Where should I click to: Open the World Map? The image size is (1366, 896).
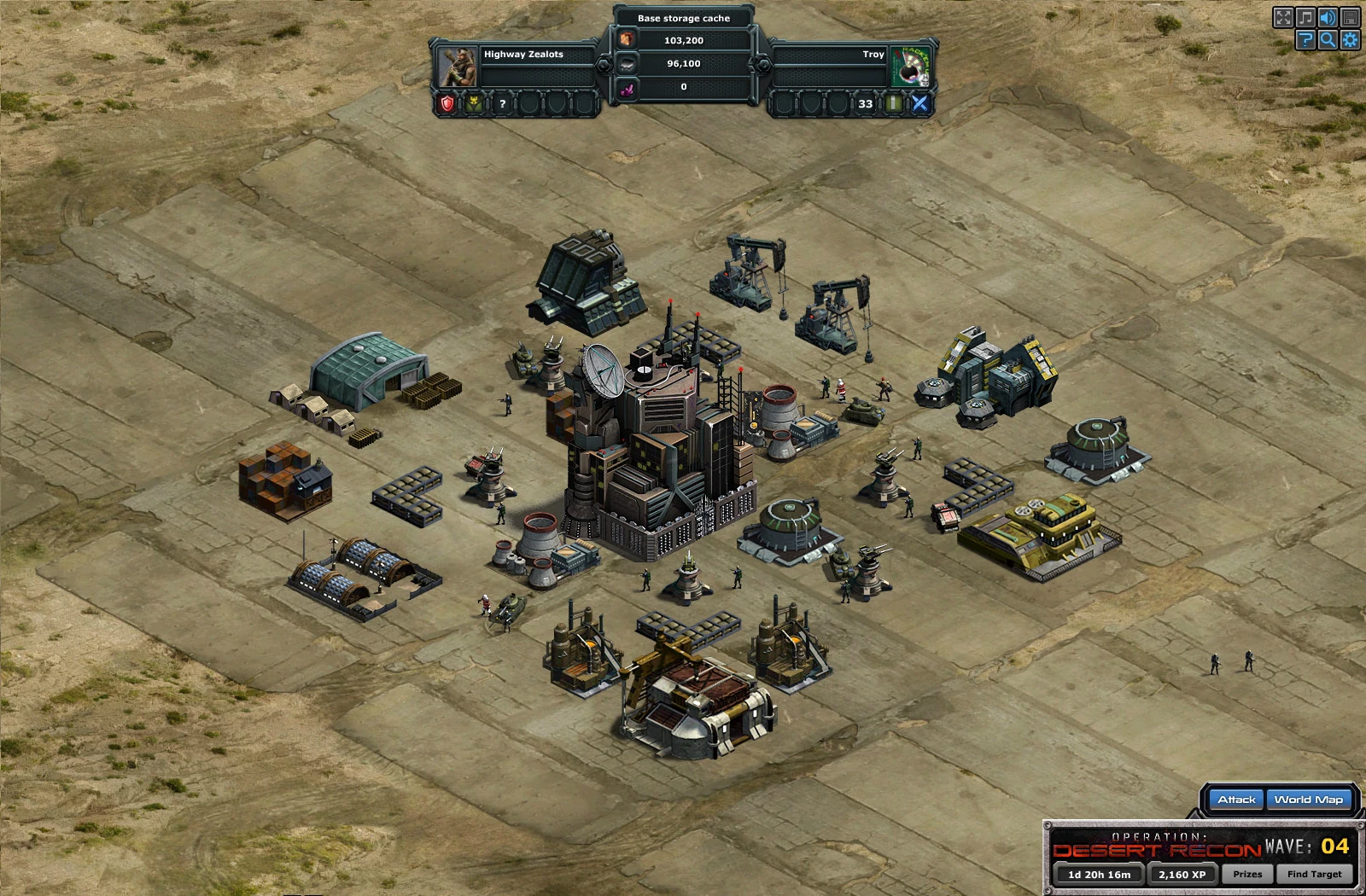coord(1308,800)
